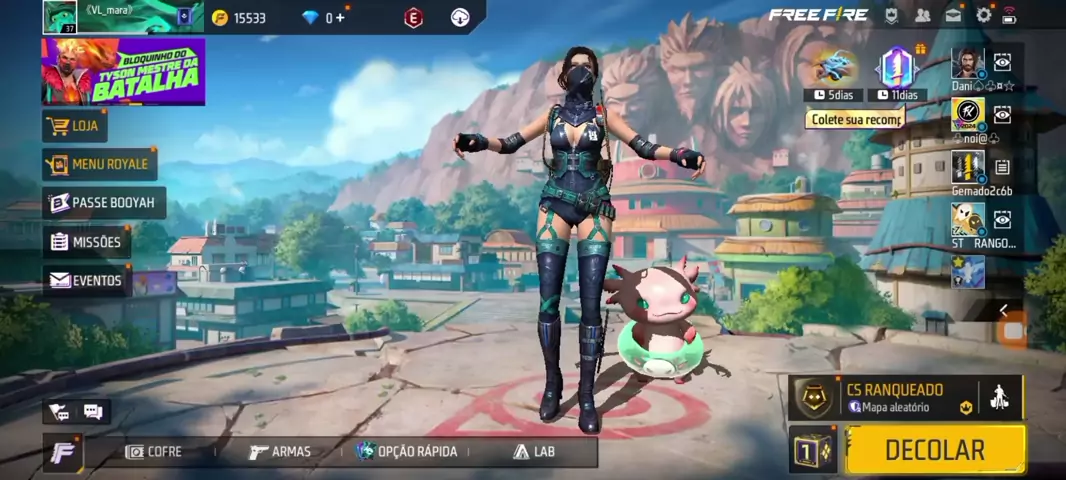
Task: Spectate friend Dani with the eye icon
Action: click(1002, 63)
